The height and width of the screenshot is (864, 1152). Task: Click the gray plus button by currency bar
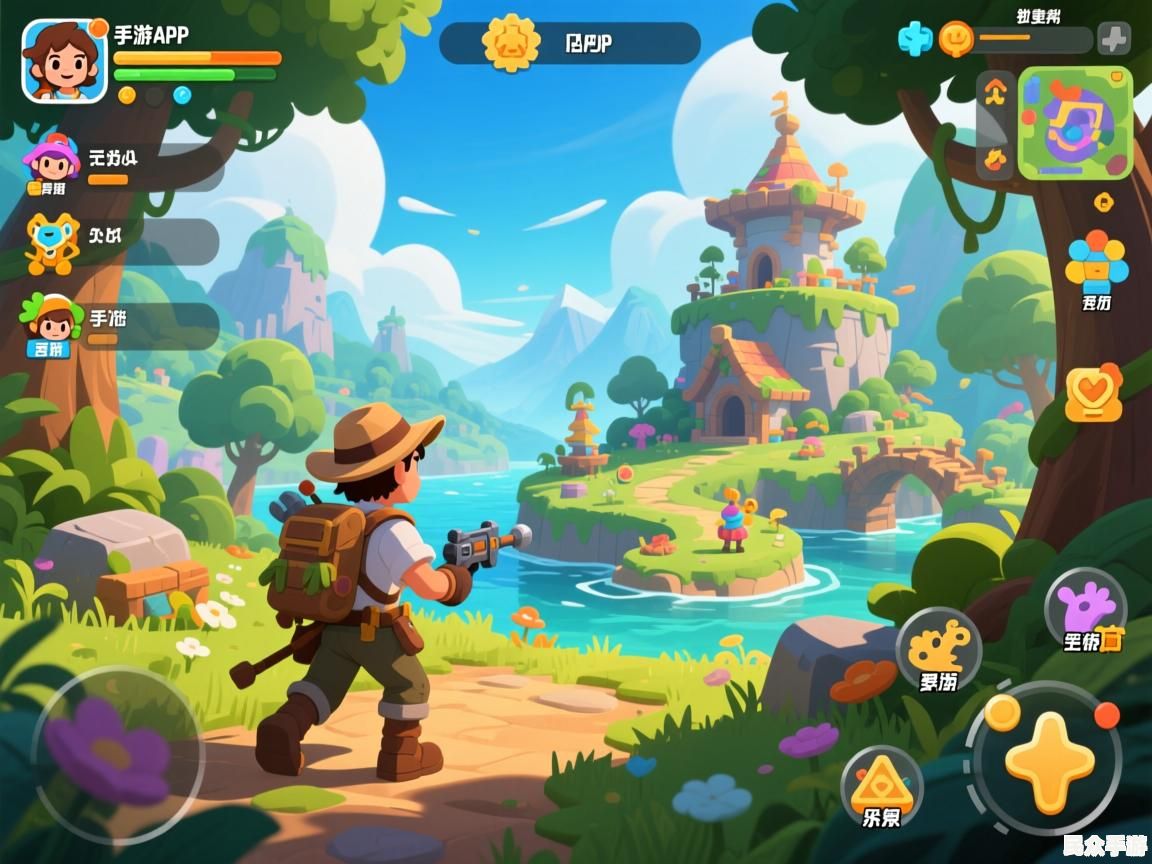click(1114, 39)
